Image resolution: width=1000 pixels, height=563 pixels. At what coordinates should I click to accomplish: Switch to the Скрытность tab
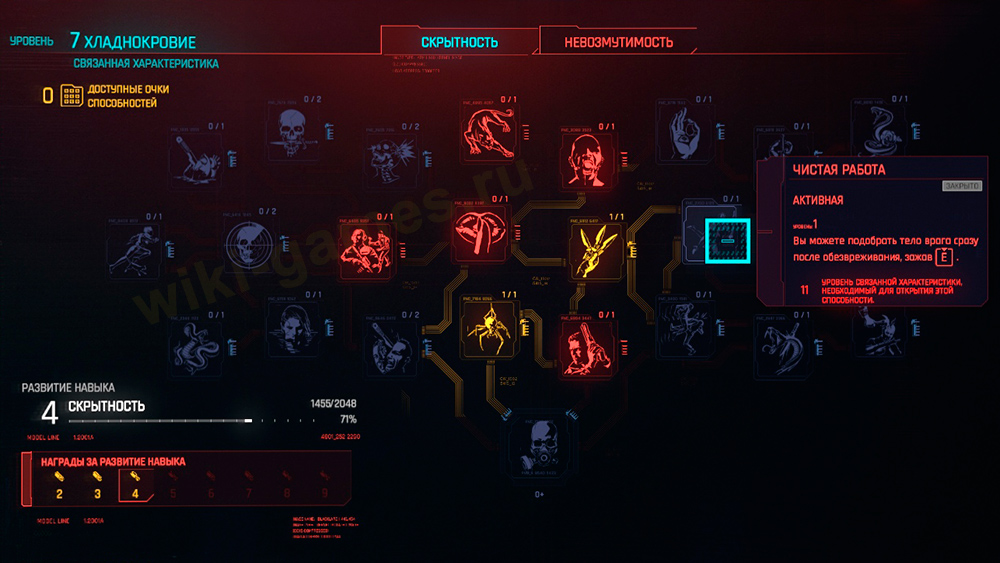pos(459,42)
